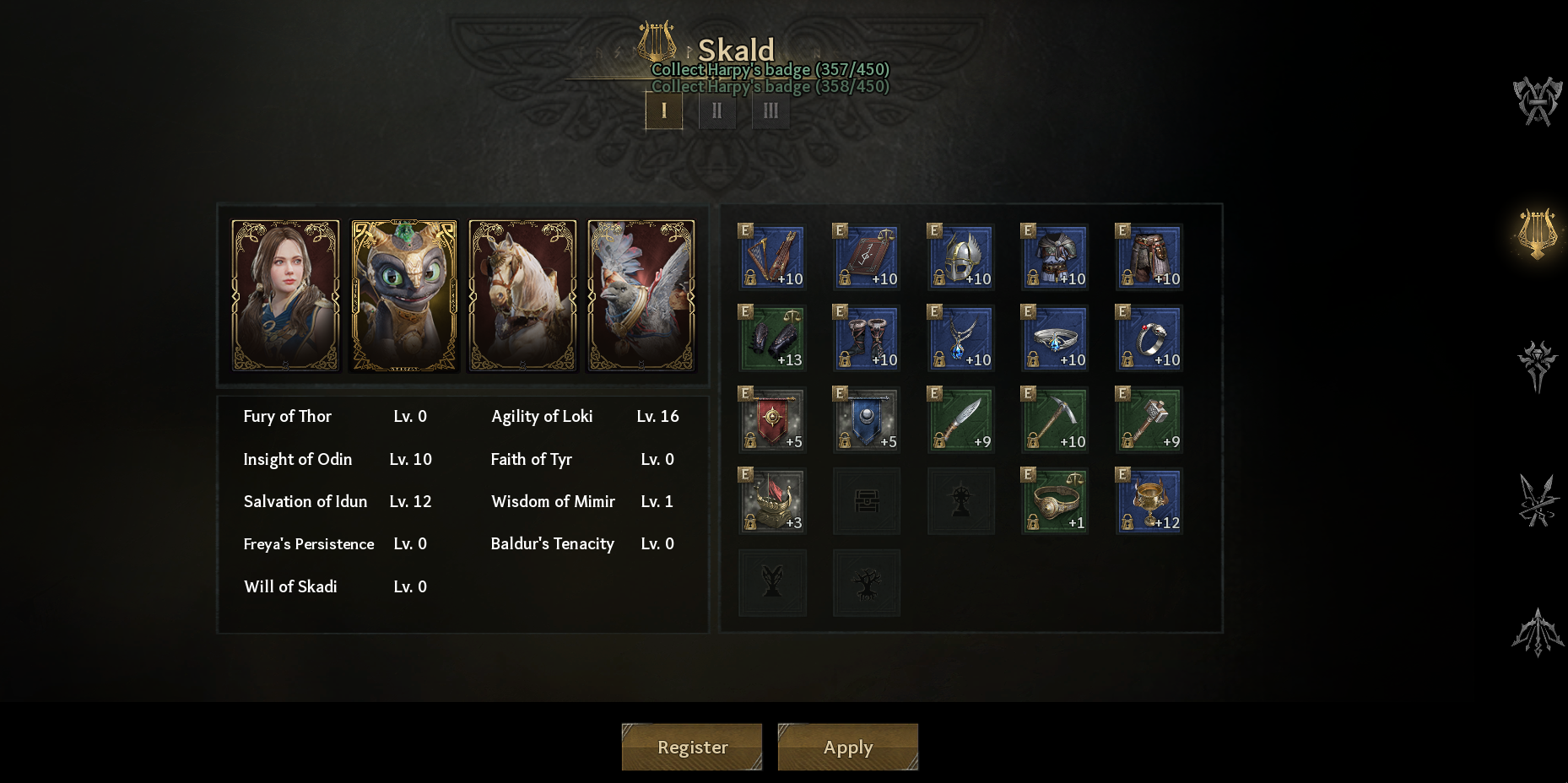Click the +10 spellbook equipment slot
Image resolution: width=1568 pixels, height=783 pixels.
867,257
